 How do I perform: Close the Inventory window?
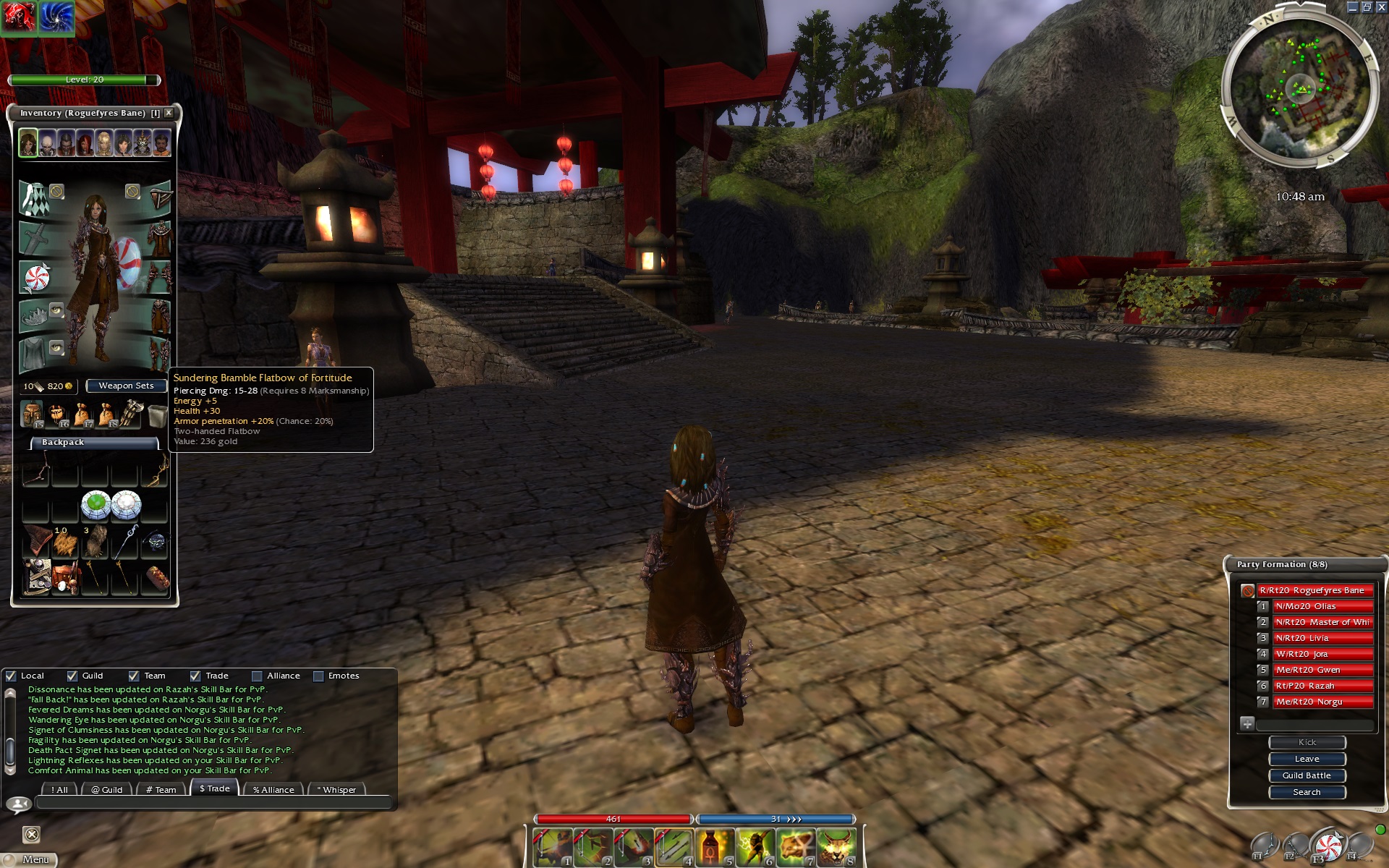coord(169,113)
